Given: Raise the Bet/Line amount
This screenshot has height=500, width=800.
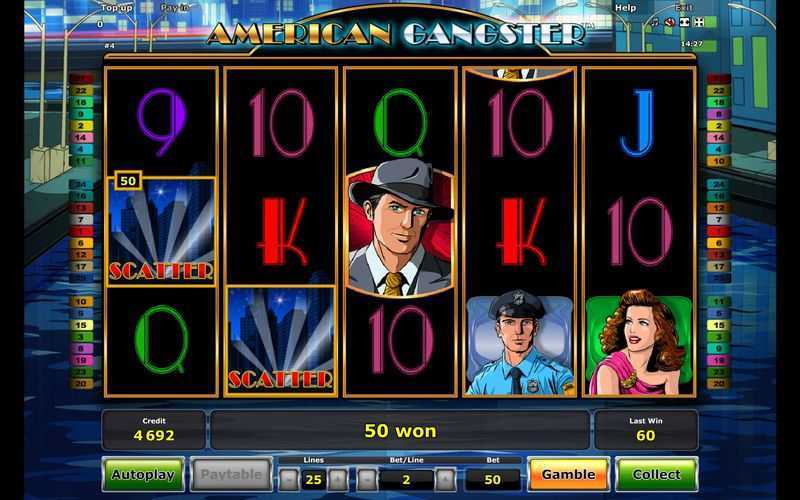Looking at the screenshot, I should (x=445, y=479).
